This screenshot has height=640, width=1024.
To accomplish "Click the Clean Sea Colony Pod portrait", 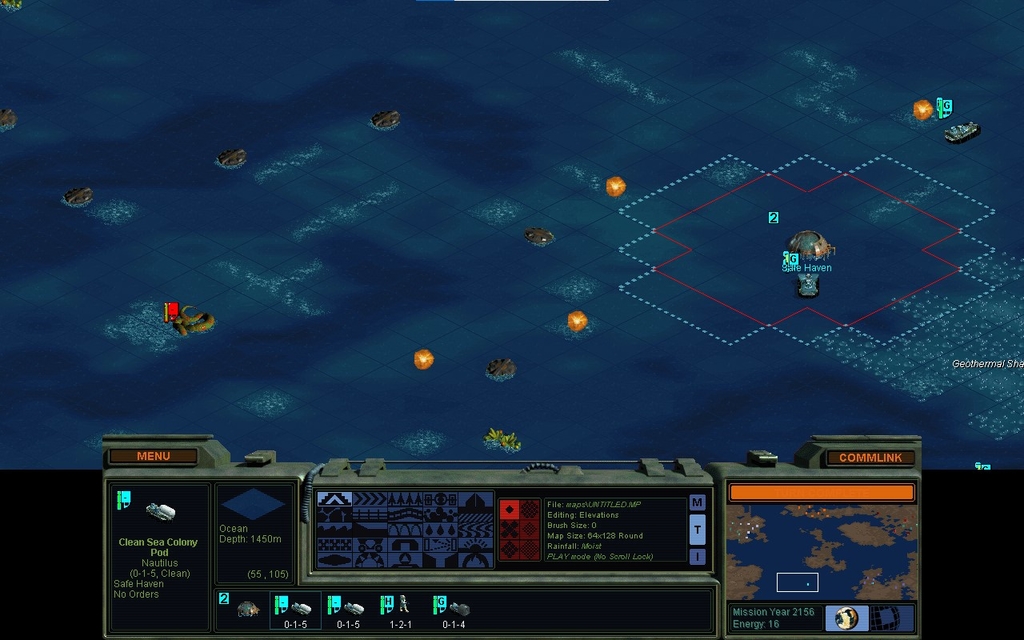I will tap(160, 511).
